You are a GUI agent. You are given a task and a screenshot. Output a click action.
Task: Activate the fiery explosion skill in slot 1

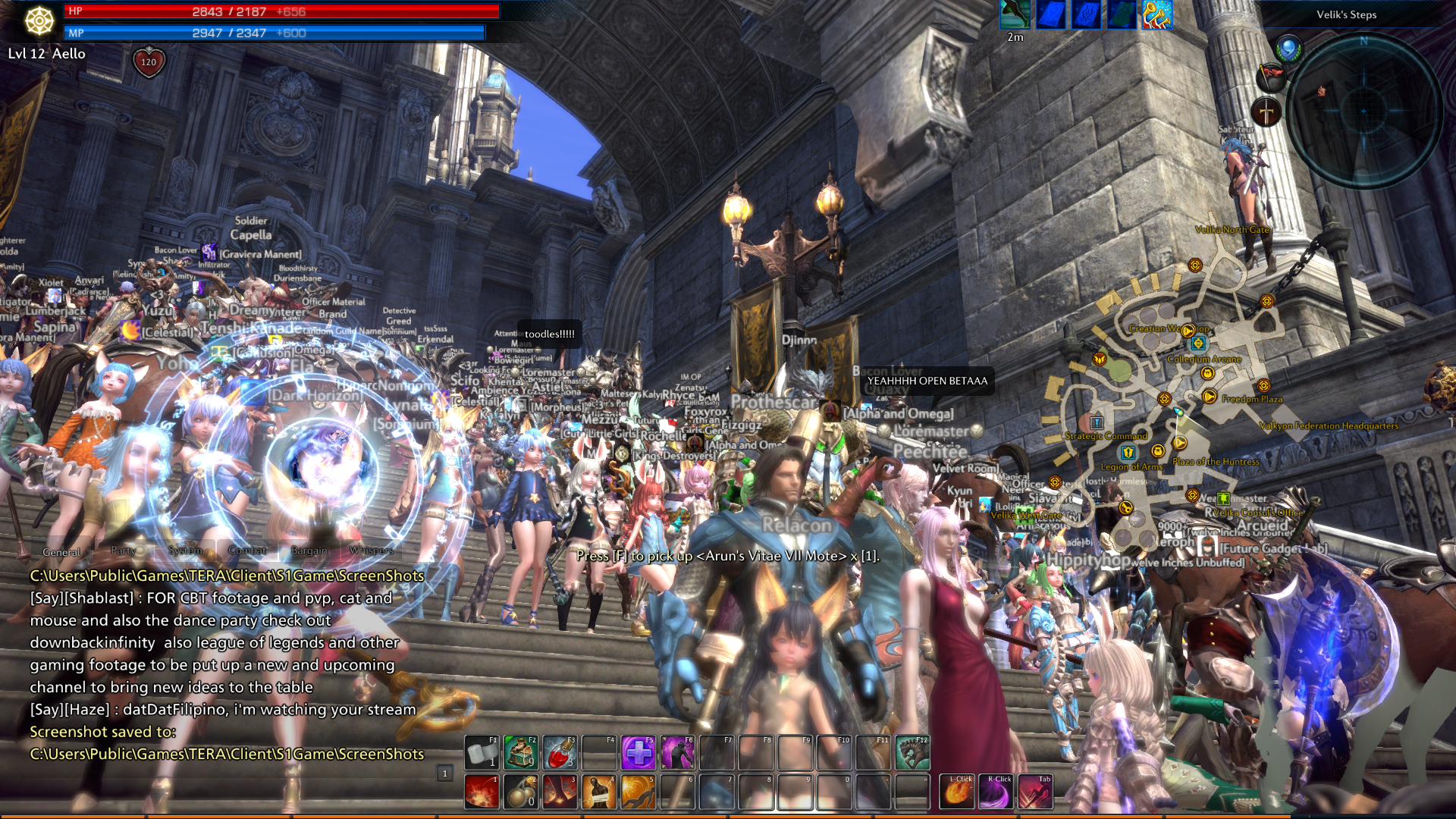coord(482,792)
